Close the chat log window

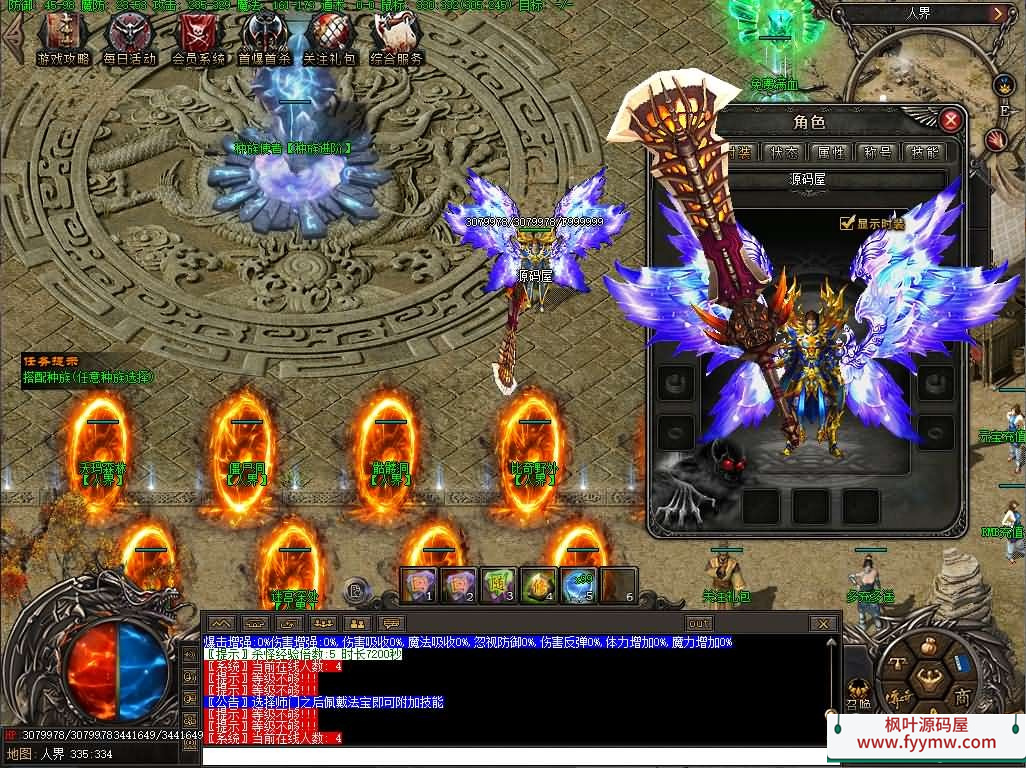coord(822,623)
